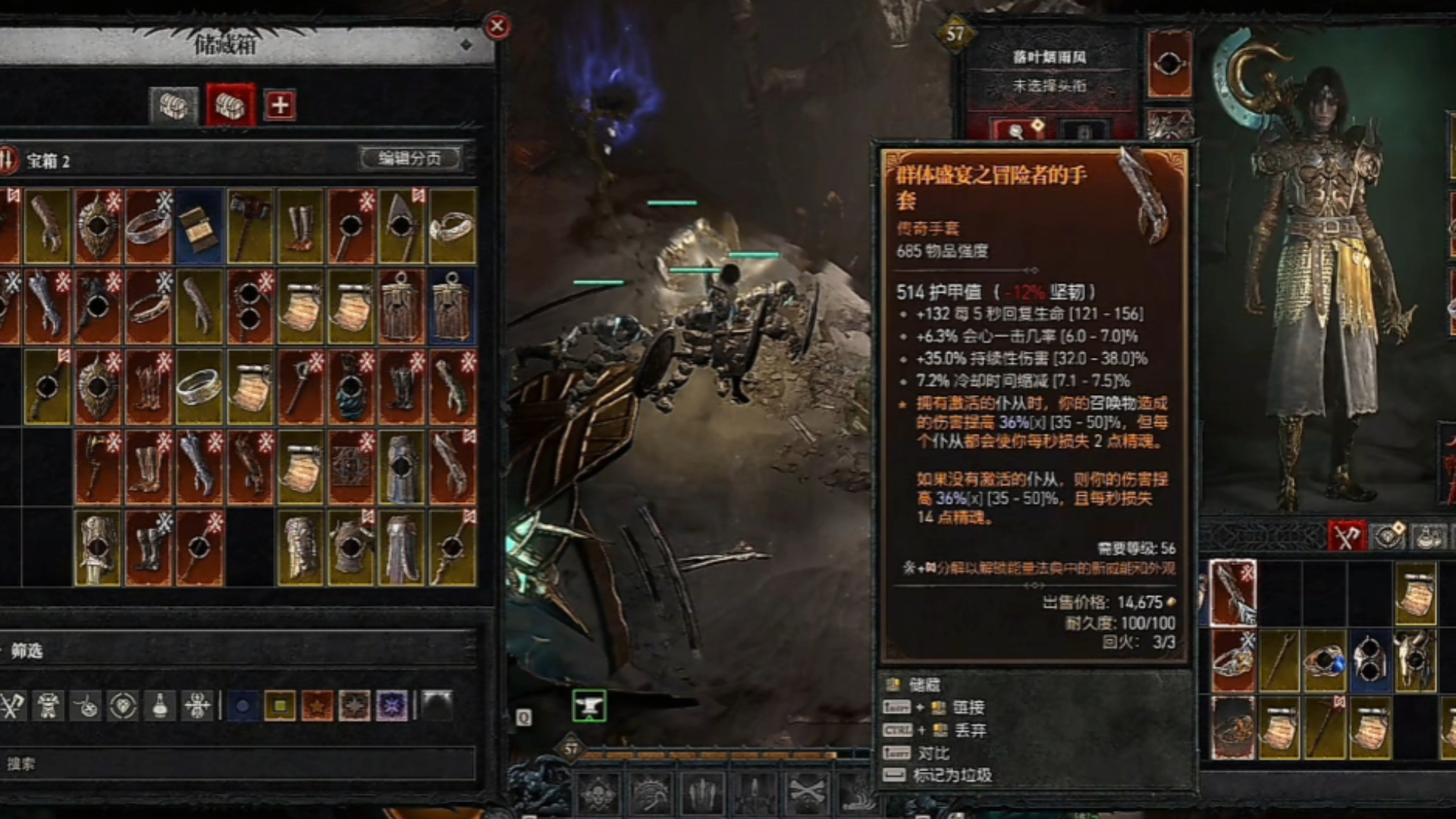Viewport: 1456px width, 819px height.
Task: Toggle the purple unique quality filter
Action: [x=393, y=704]
